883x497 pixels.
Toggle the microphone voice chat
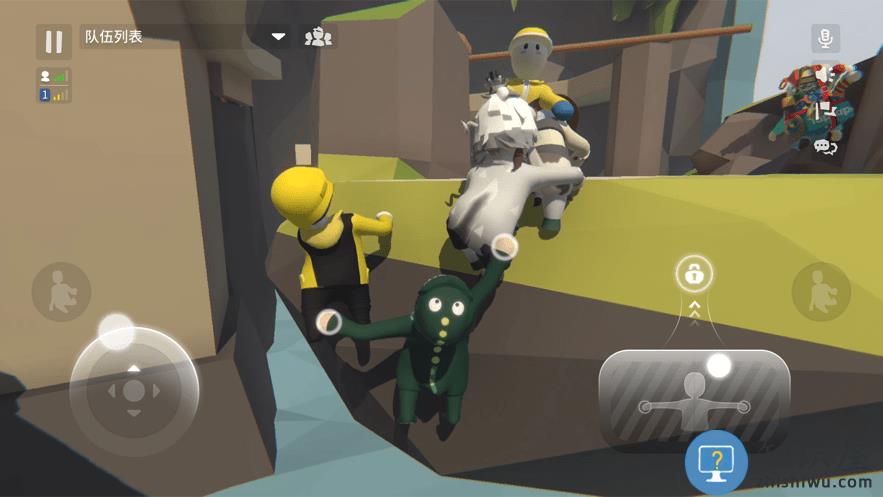pos(825,39)
